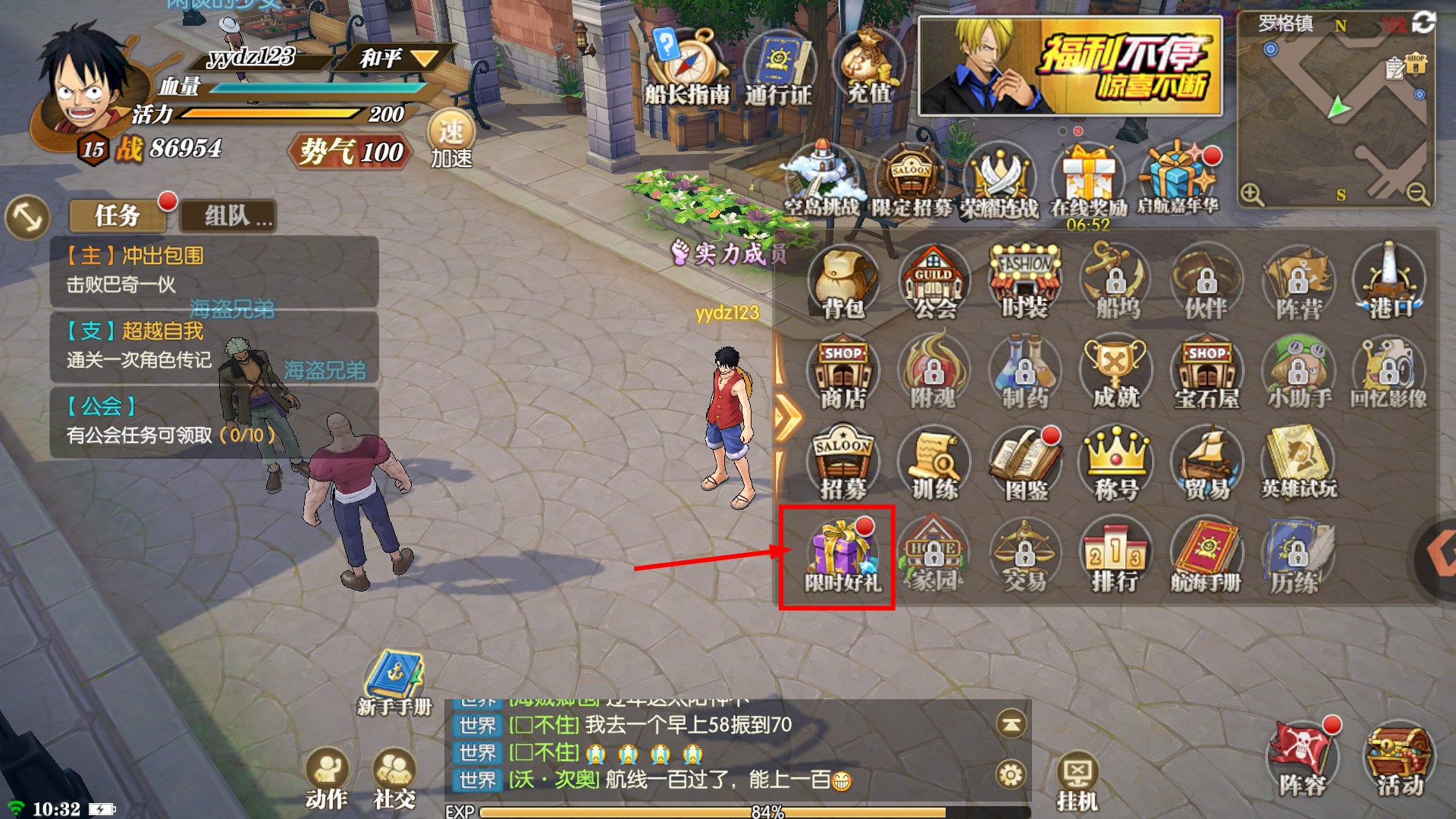The image size is (1456, 819).
Task: Track the main quest 冲出包围
Action: 214,270
